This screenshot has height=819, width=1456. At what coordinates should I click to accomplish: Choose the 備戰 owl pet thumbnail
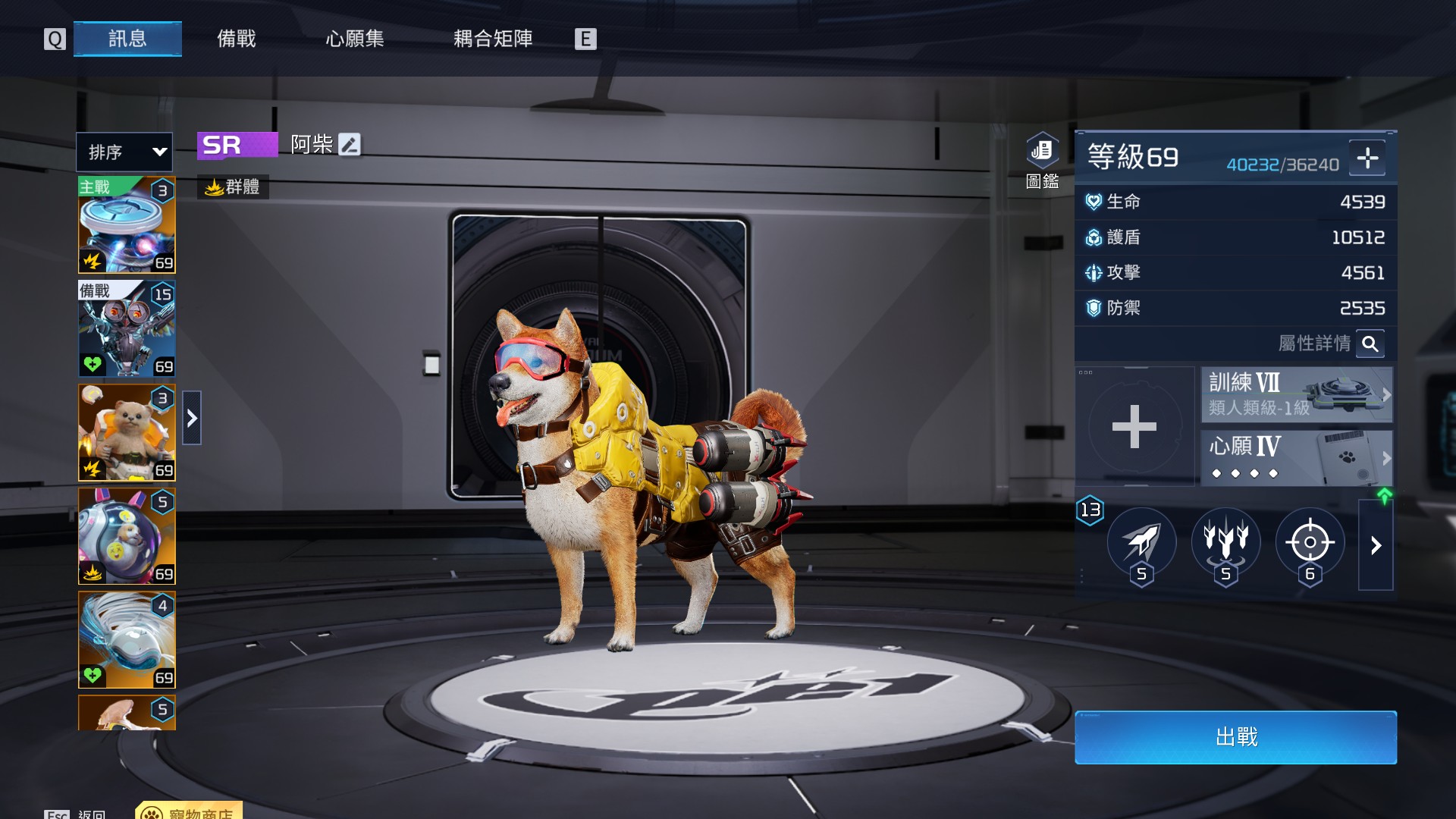127,329
